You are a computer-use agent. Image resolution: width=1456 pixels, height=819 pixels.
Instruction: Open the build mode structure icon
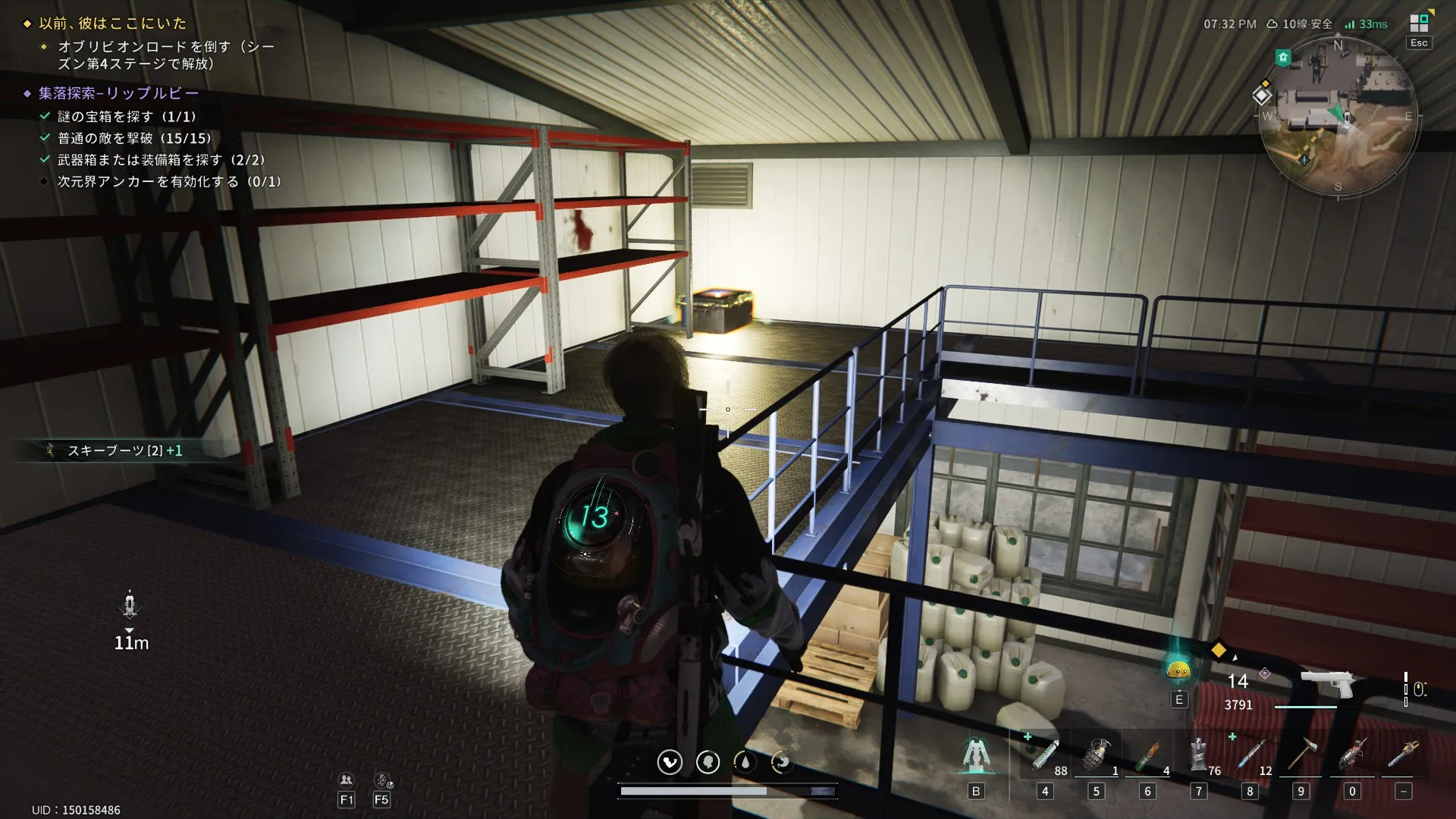(976, 755)
